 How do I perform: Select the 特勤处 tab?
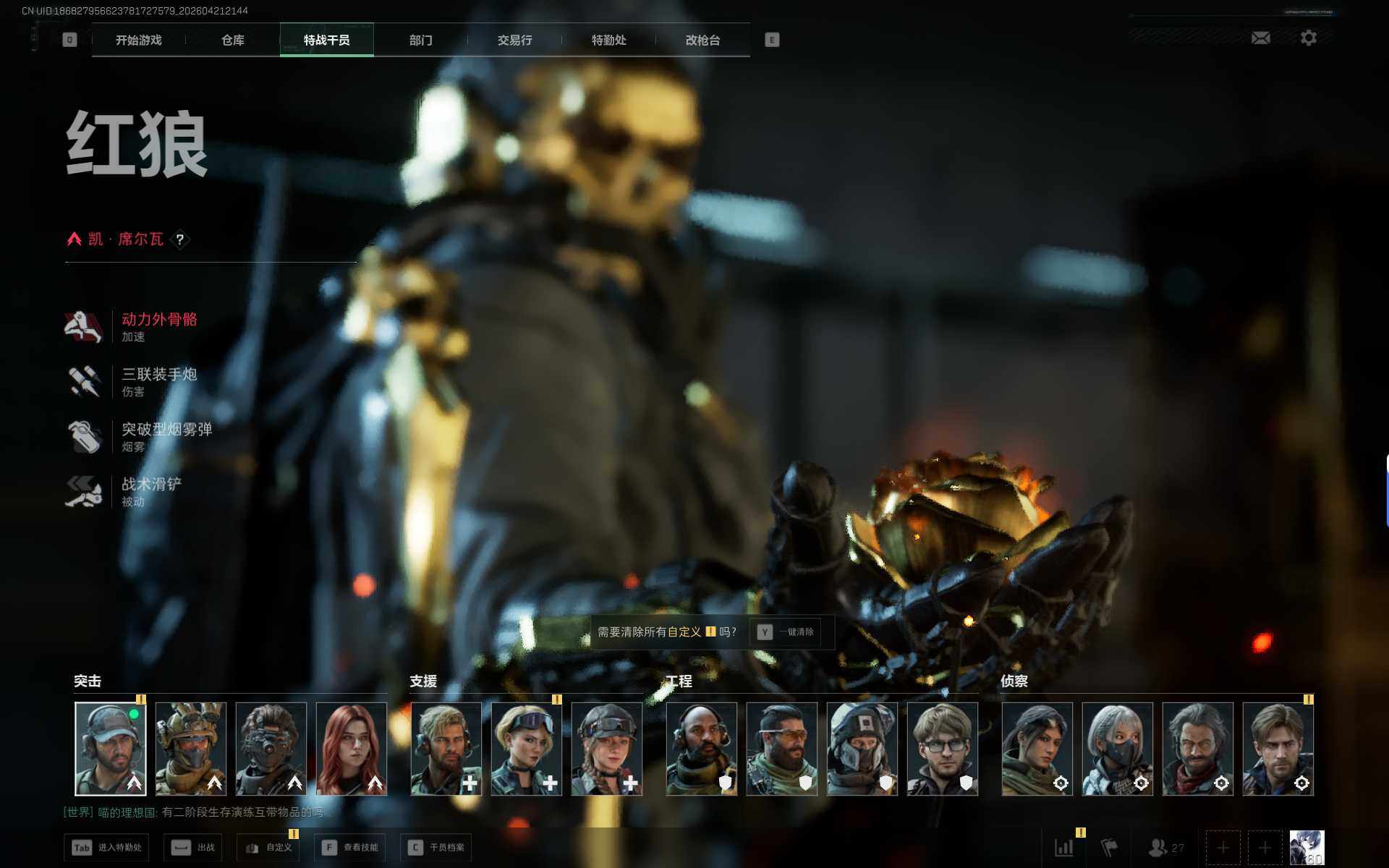[x=608, y=41]
